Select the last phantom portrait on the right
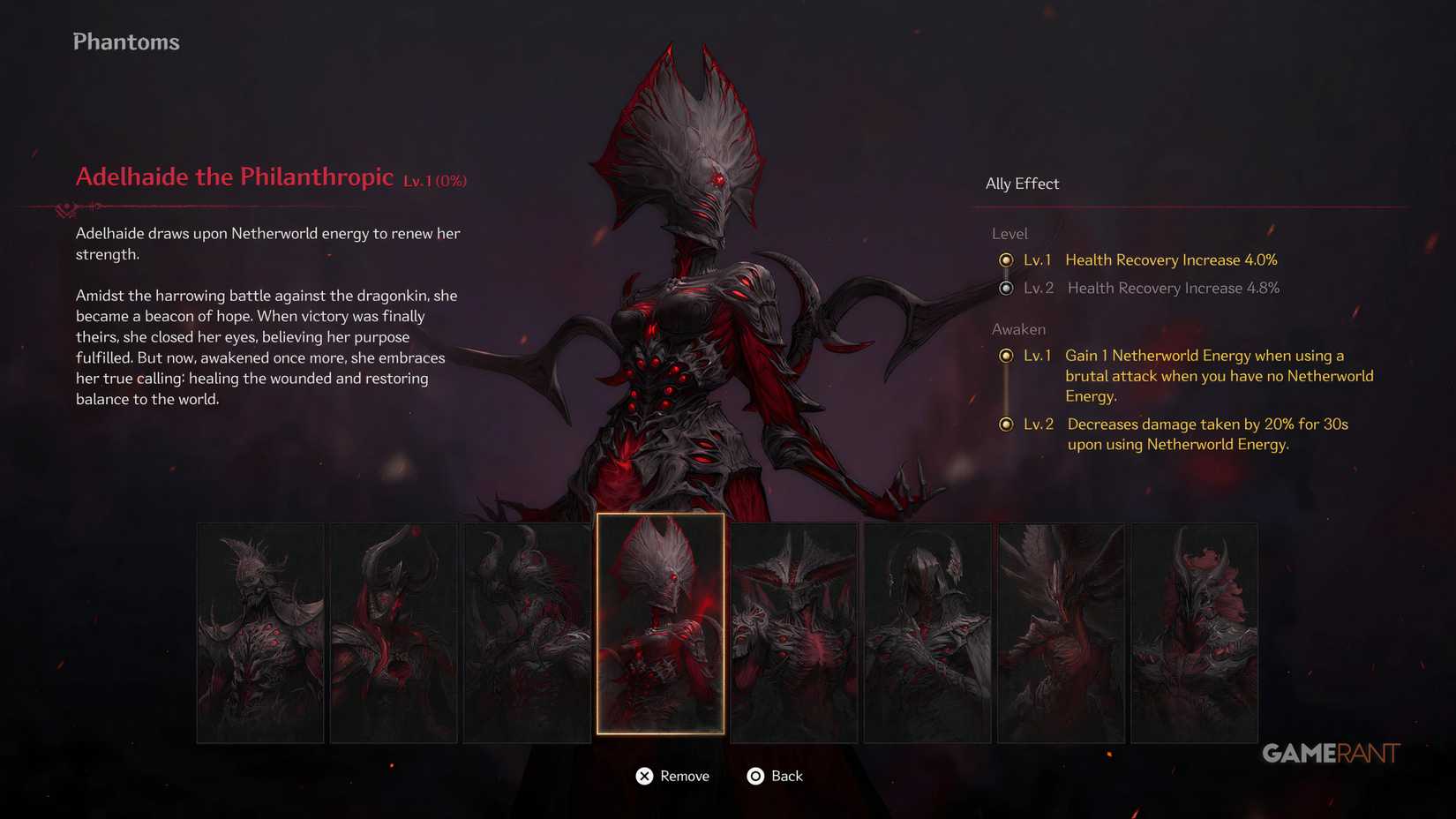The height and width of the screenshot is (819, 1456). coord(1194,631)
